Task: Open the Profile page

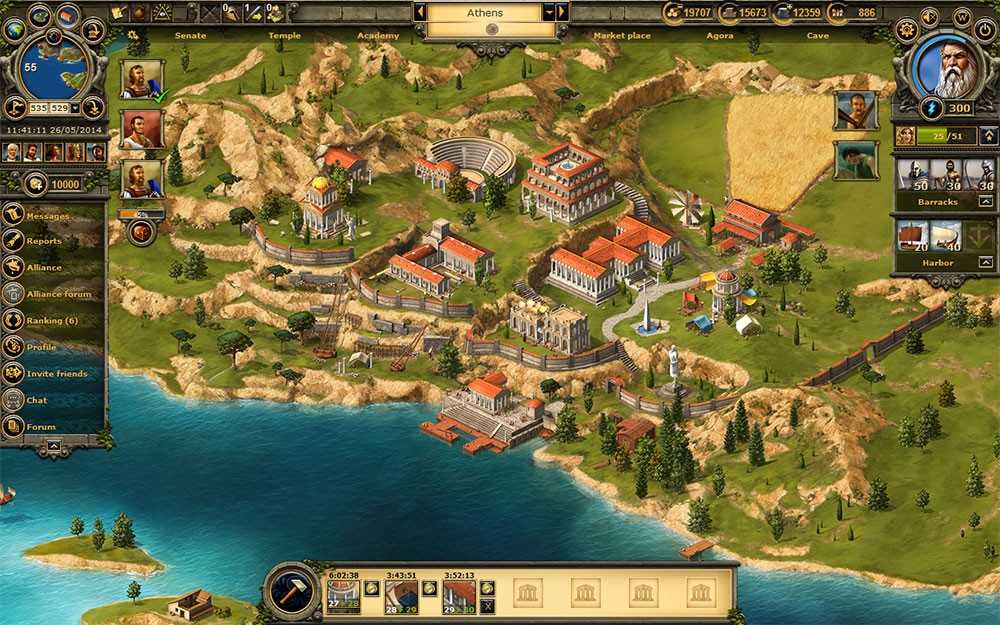Action: (x=41, y=347)
